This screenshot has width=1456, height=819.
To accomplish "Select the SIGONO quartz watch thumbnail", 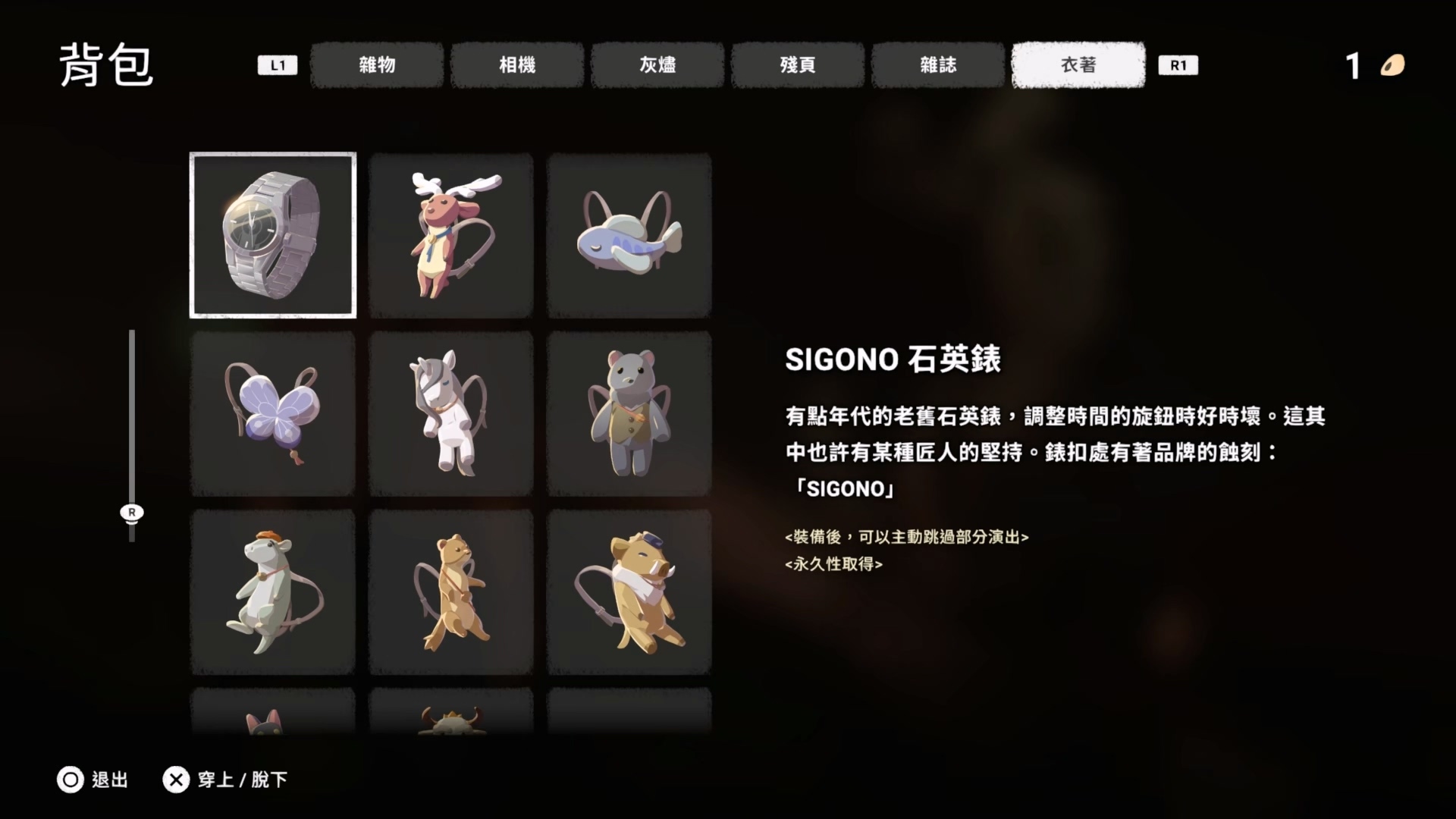I will pyautogui.click(x=273, y=235).
